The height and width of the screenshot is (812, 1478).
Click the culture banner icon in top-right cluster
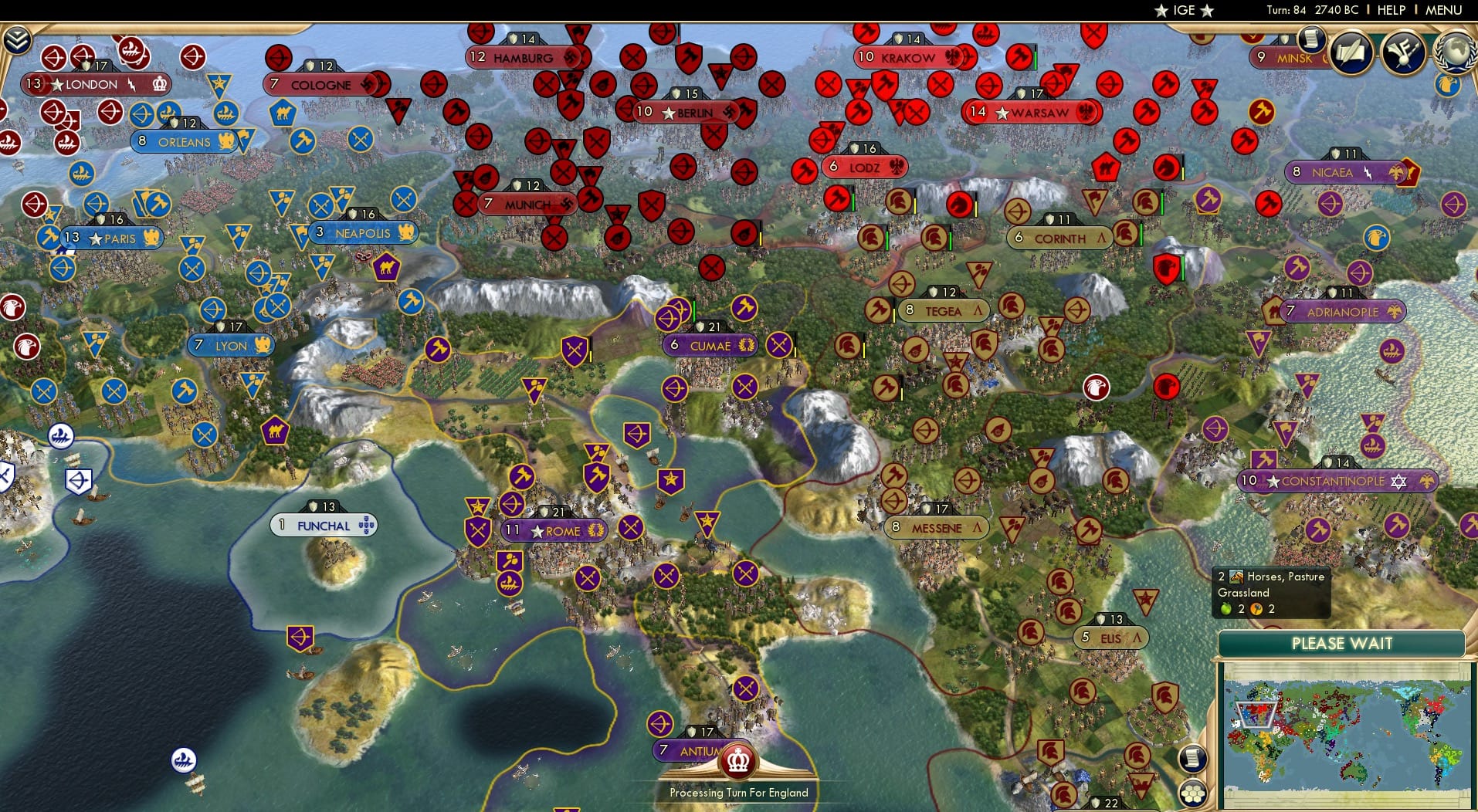tap(1402, 52)
